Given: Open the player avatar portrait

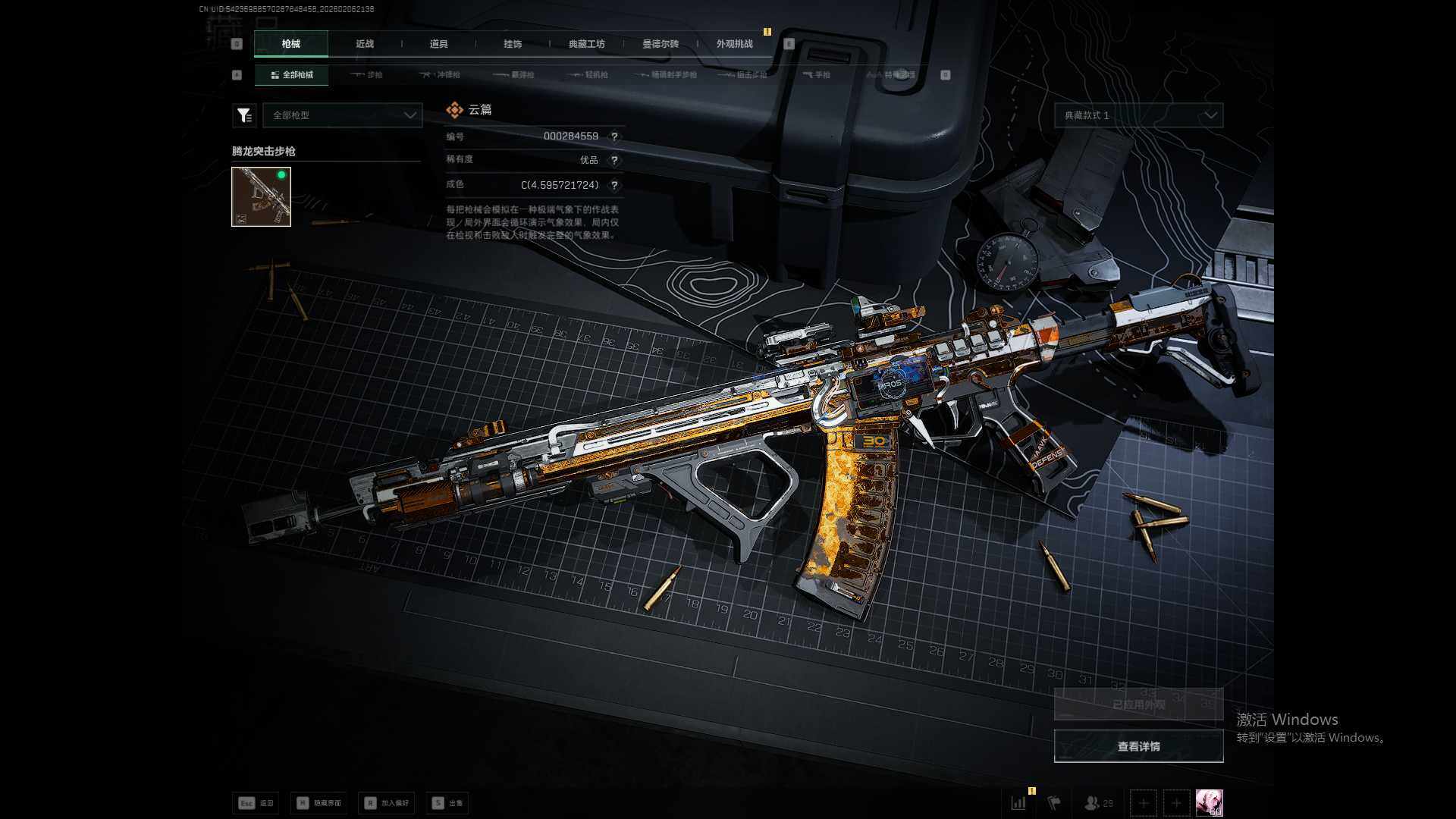Looking at the screenshot, I should [1209, 802].
